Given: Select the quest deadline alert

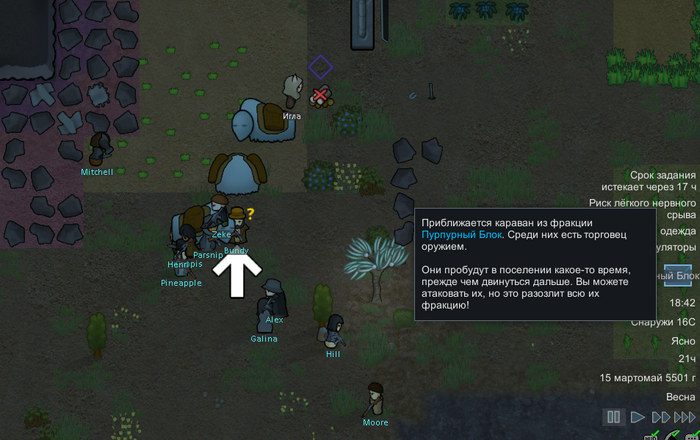Looking at the screenshot, I should coord(649,181).
